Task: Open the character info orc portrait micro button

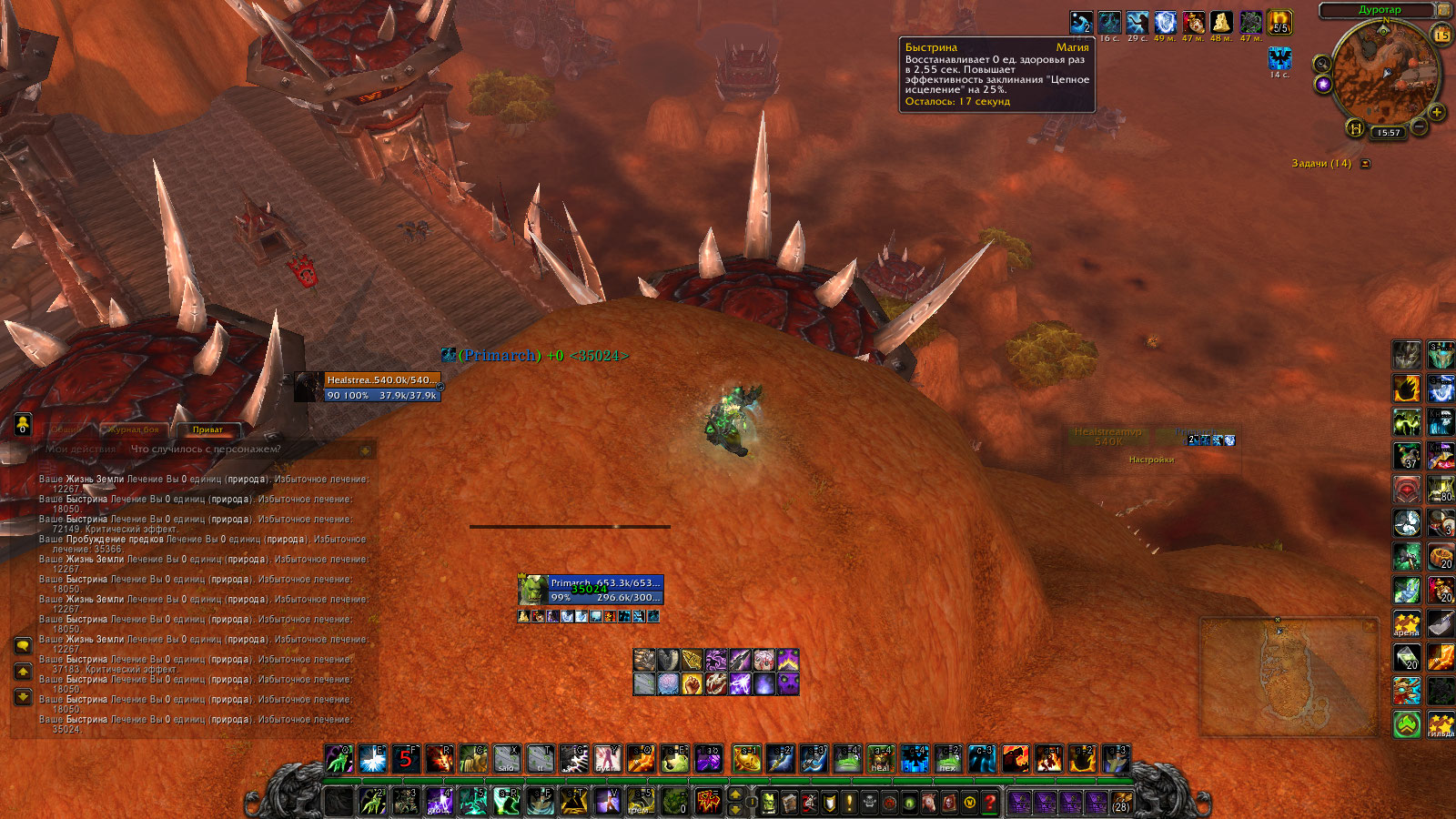Action: (769, 802)
